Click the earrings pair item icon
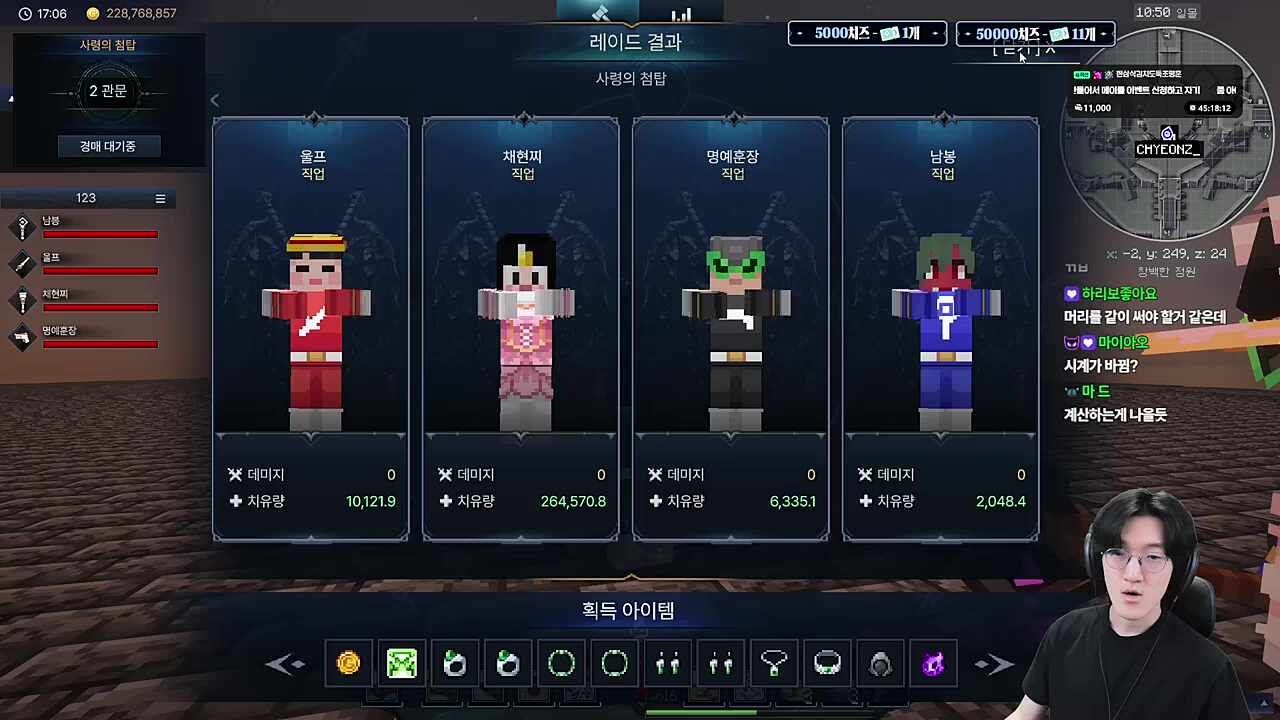This screenshot has height=720, width=1280. pos(668,663)
